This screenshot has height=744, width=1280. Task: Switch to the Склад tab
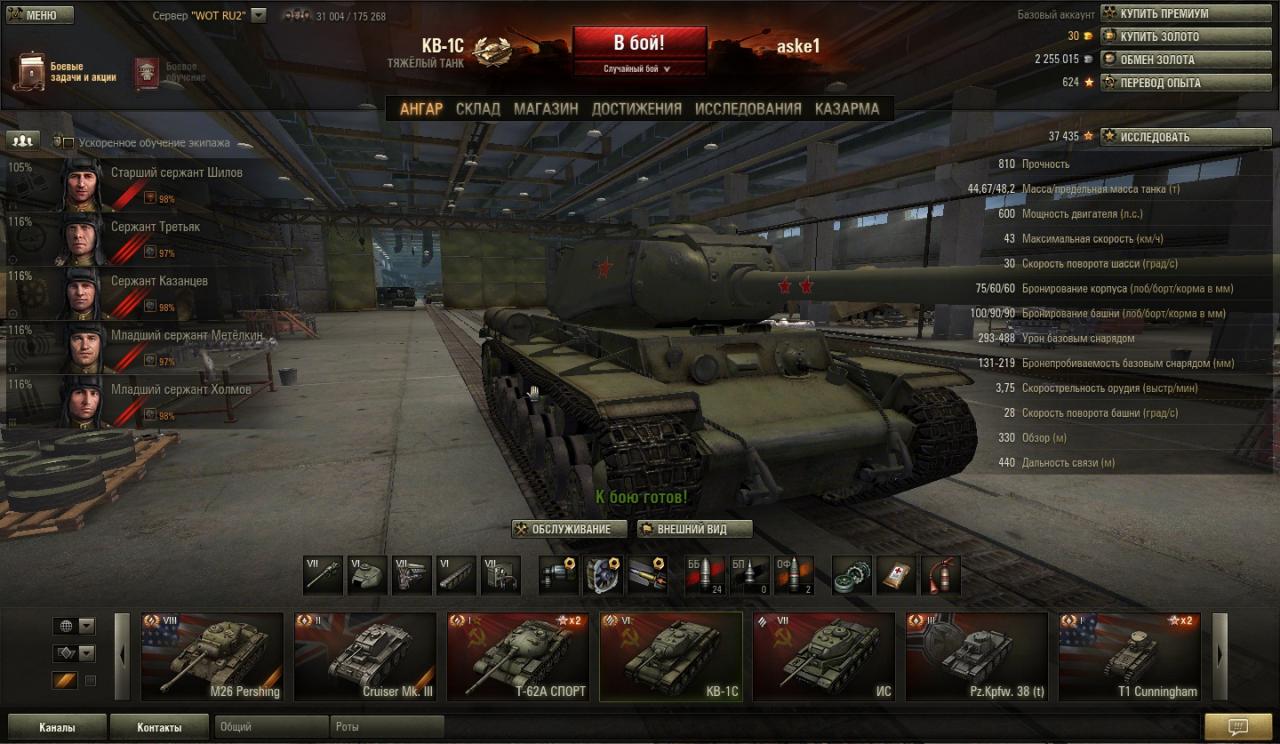(478, 109)
